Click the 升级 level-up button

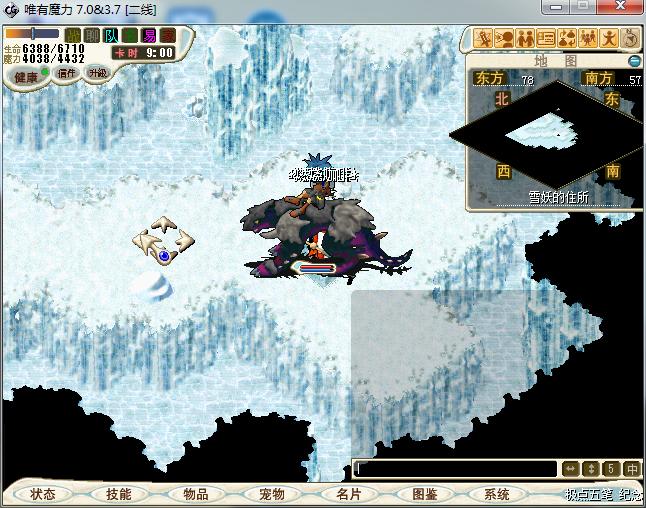[x=97, y=73]
